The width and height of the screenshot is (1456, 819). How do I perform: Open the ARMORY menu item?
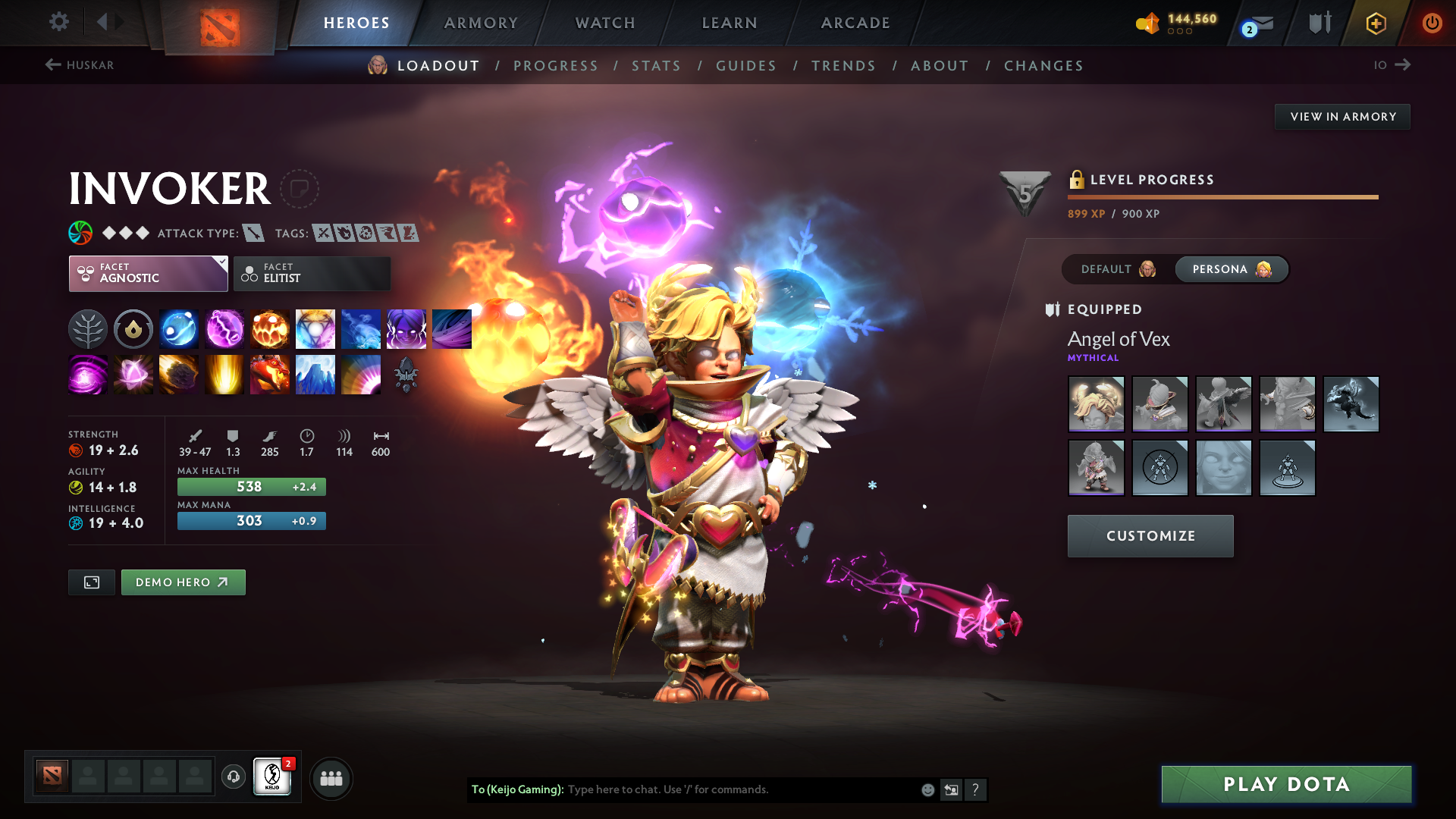481,23
